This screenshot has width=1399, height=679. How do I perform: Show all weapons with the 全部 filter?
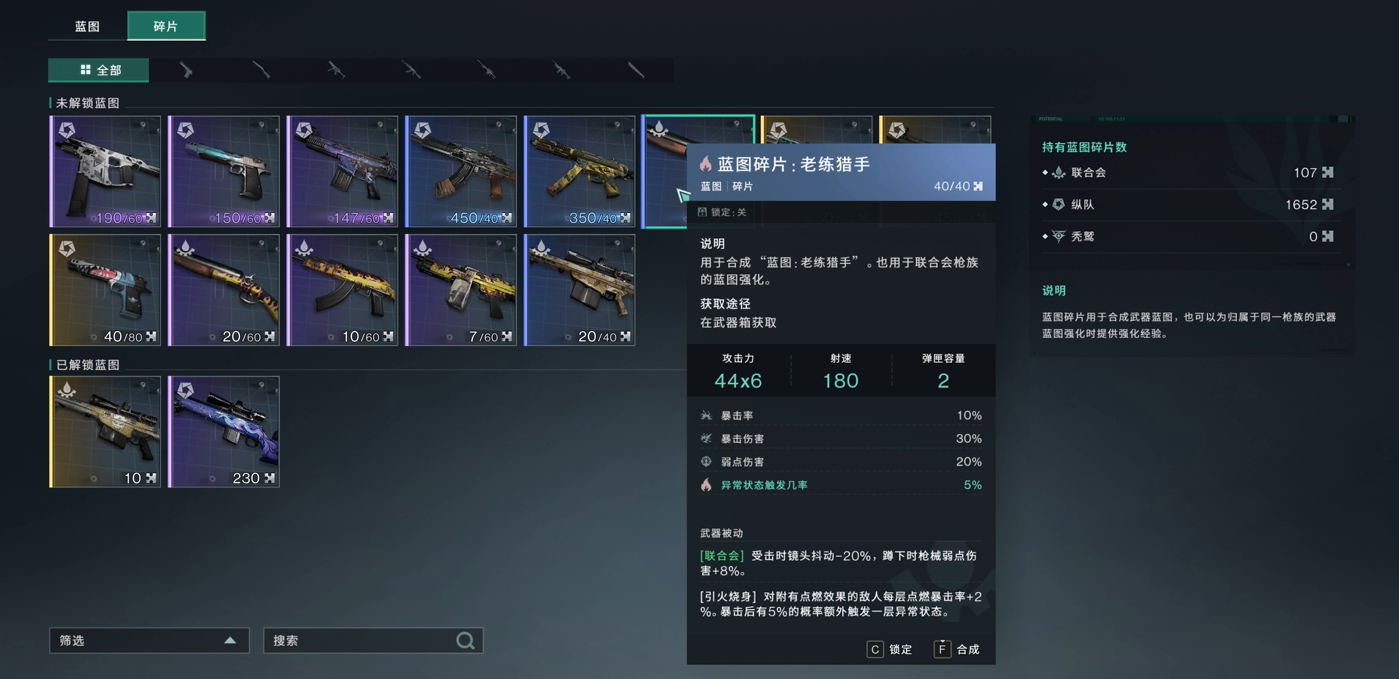(x=99, y=70)
